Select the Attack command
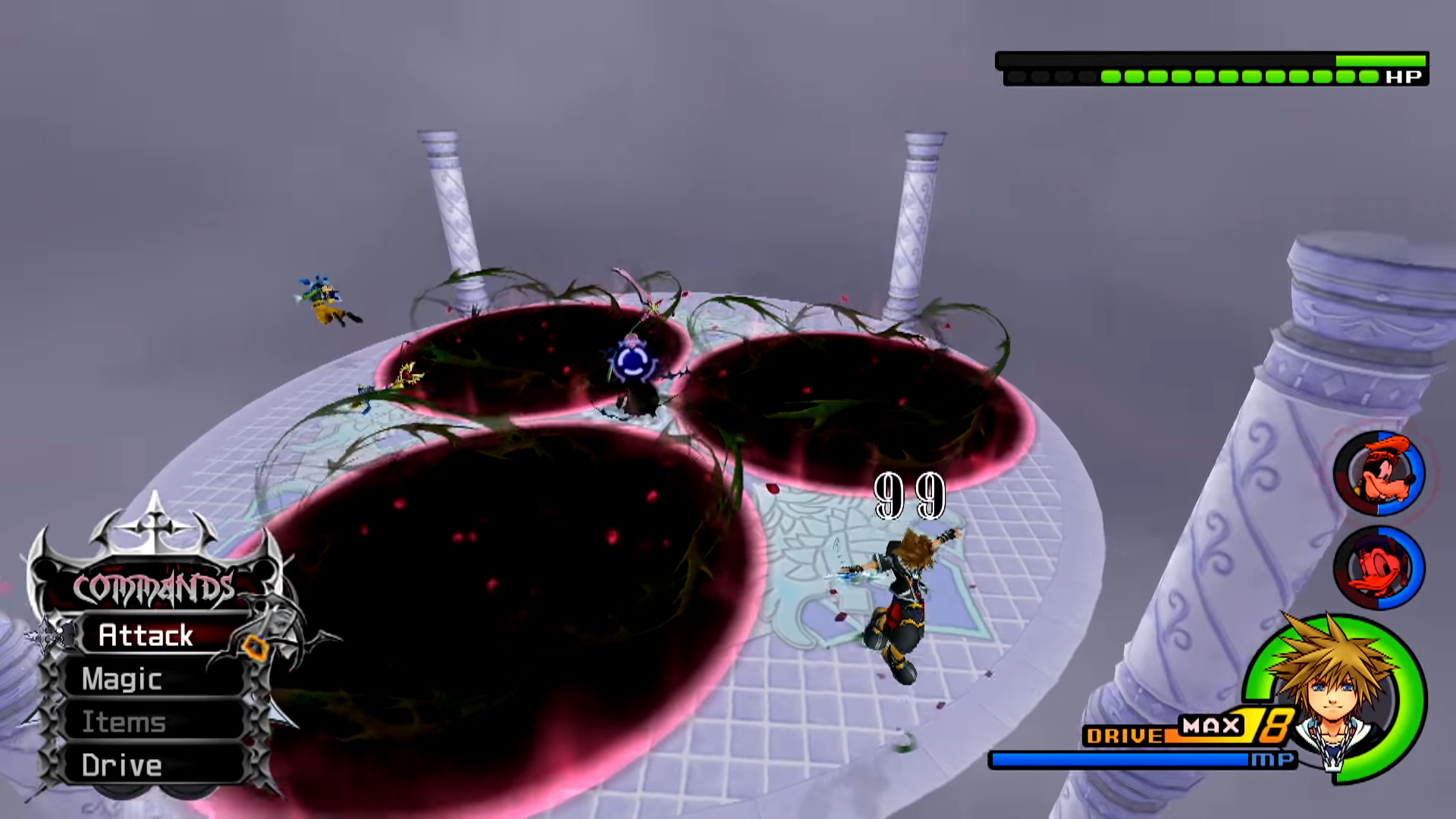 (146, 635)
